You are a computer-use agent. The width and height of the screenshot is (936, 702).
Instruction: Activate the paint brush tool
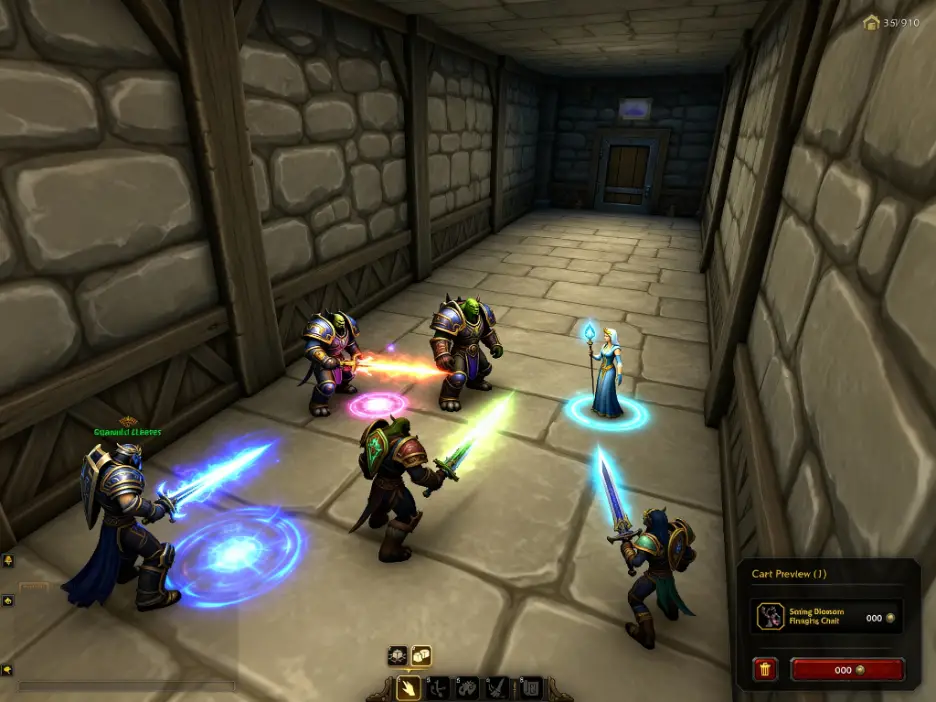coord(496,687)
